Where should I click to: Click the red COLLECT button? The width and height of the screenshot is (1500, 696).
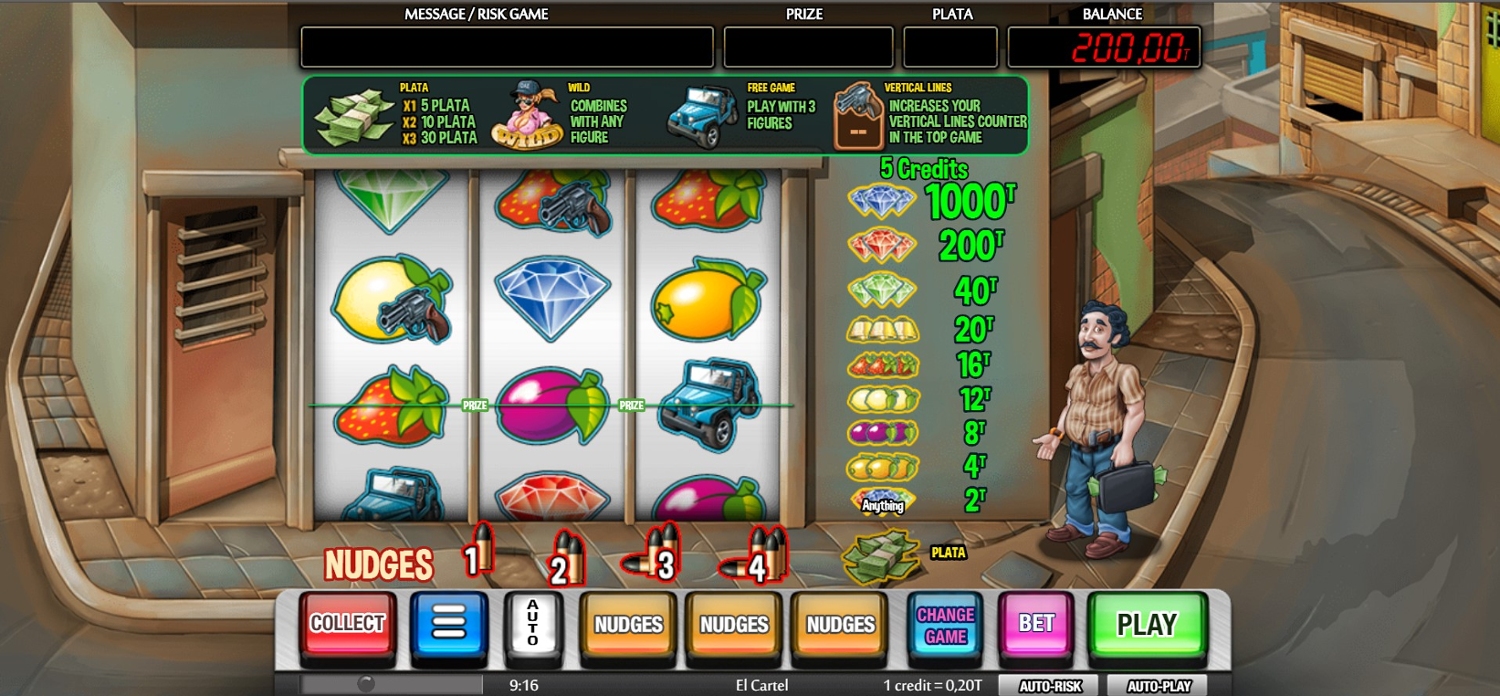click(x=347, y=625)
